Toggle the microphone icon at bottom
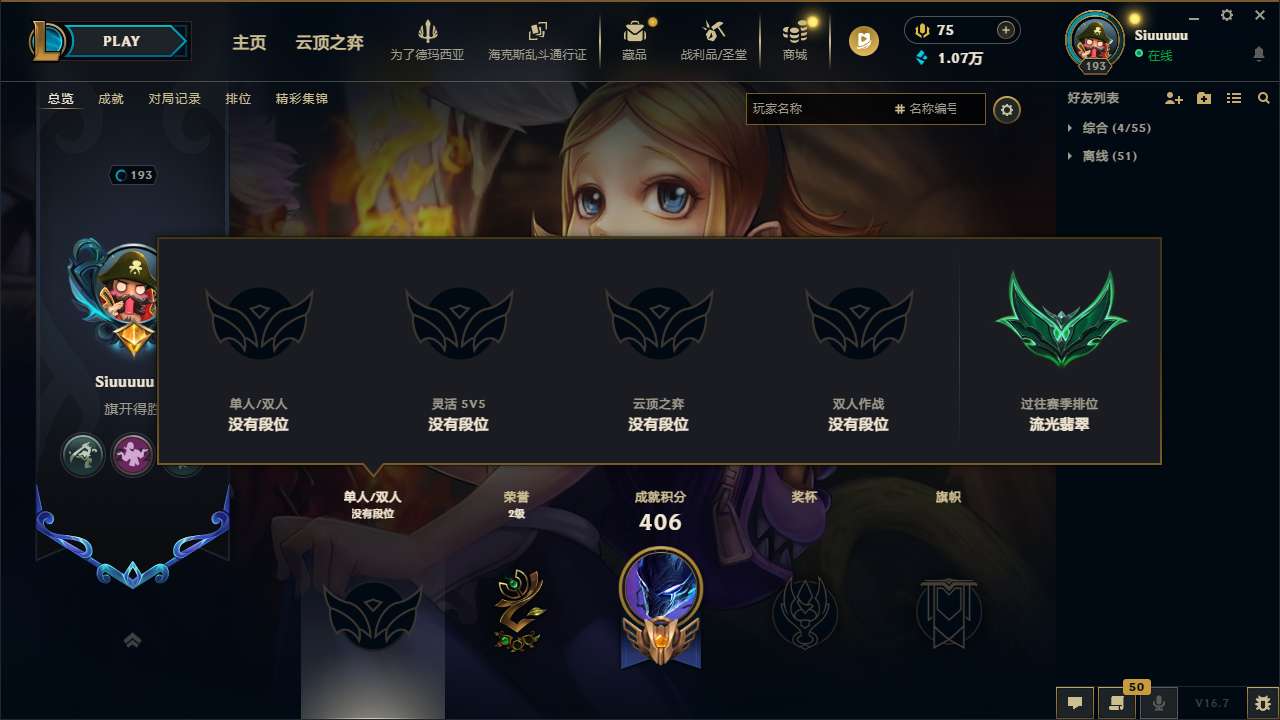Screen dimensions: 1280x720 (1159, 703)
